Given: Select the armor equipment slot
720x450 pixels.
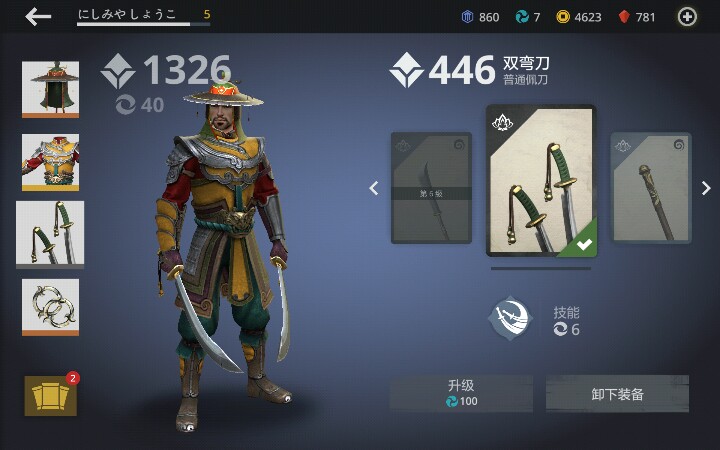Looking at the screenshot, I should click(50, 161).
